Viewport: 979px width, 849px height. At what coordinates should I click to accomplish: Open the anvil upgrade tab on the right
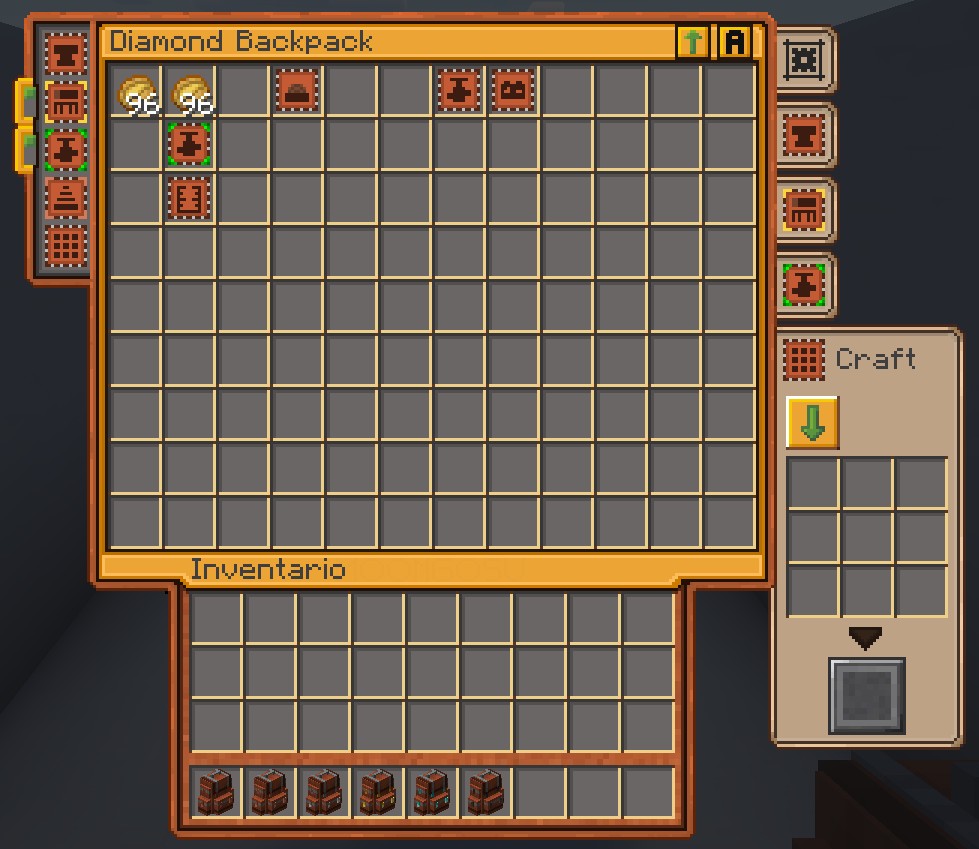pyautogui.click(x=803, y=134)
